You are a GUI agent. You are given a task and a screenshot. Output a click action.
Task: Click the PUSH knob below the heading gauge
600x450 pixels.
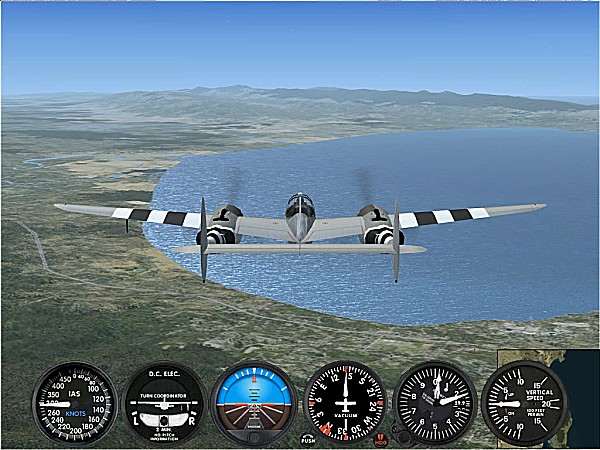pos(308,438)
